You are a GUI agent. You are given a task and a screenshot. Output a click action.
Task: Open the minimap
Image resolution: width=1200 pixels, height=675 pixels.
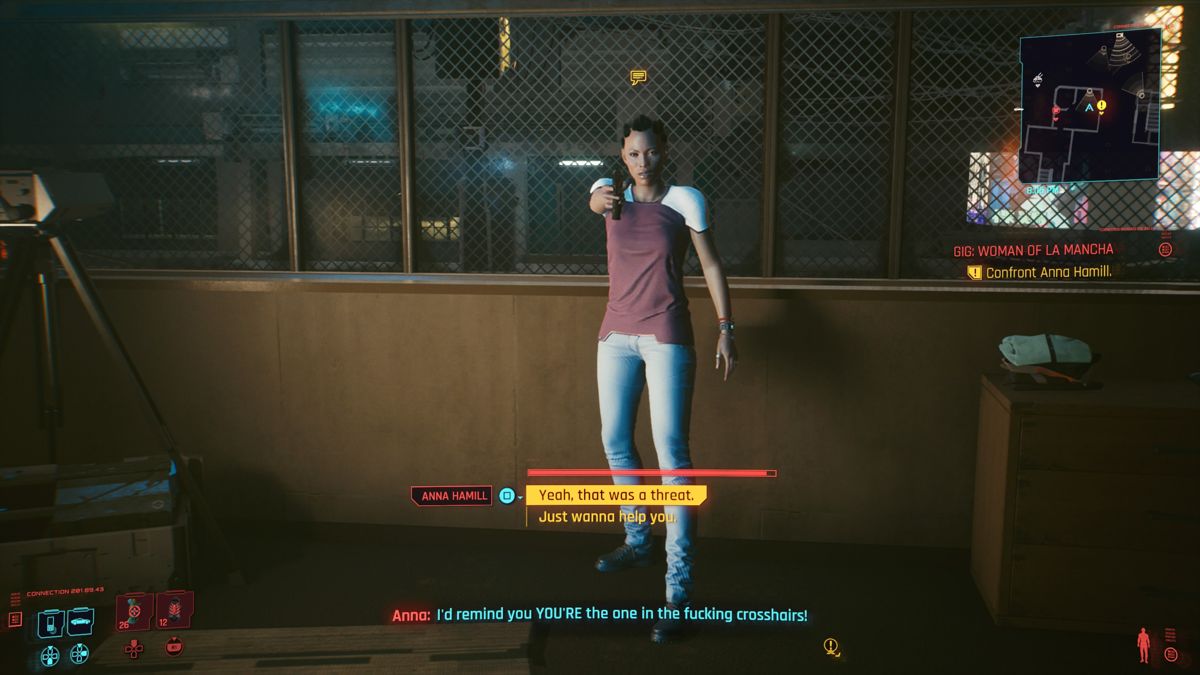click(1090, 104)
